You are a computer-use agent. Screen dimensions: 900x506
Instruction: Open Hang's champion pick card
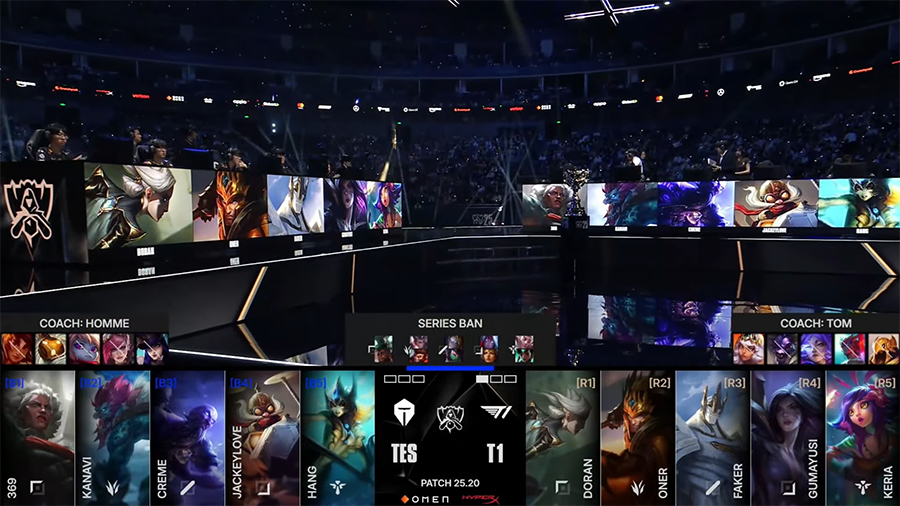pyautogui.click(x=338, y=437)
